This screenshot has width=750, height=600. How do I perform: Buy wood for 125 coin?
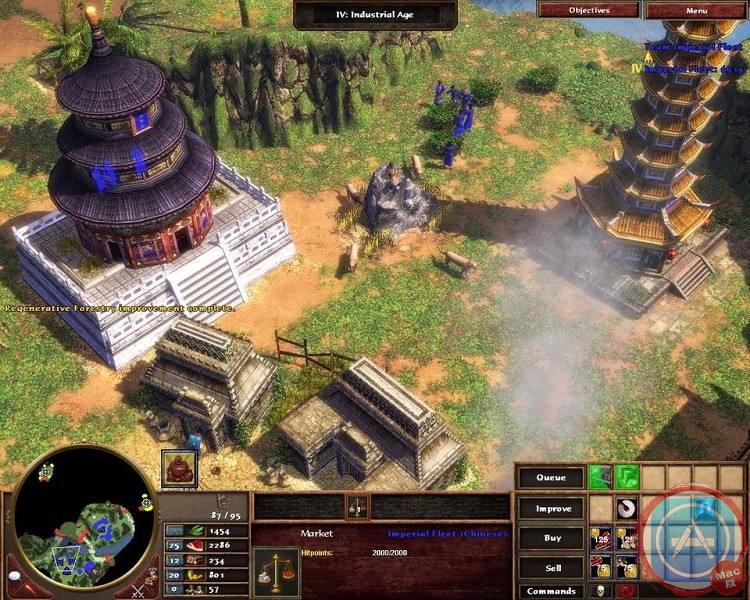[627, 537]
